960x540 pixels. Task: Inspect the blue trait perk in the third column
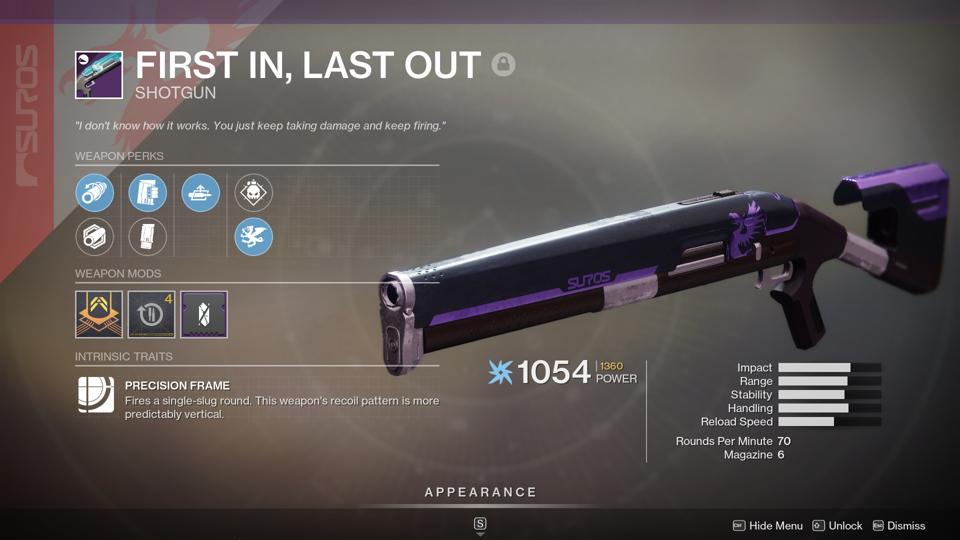click(x=201, y=193)
